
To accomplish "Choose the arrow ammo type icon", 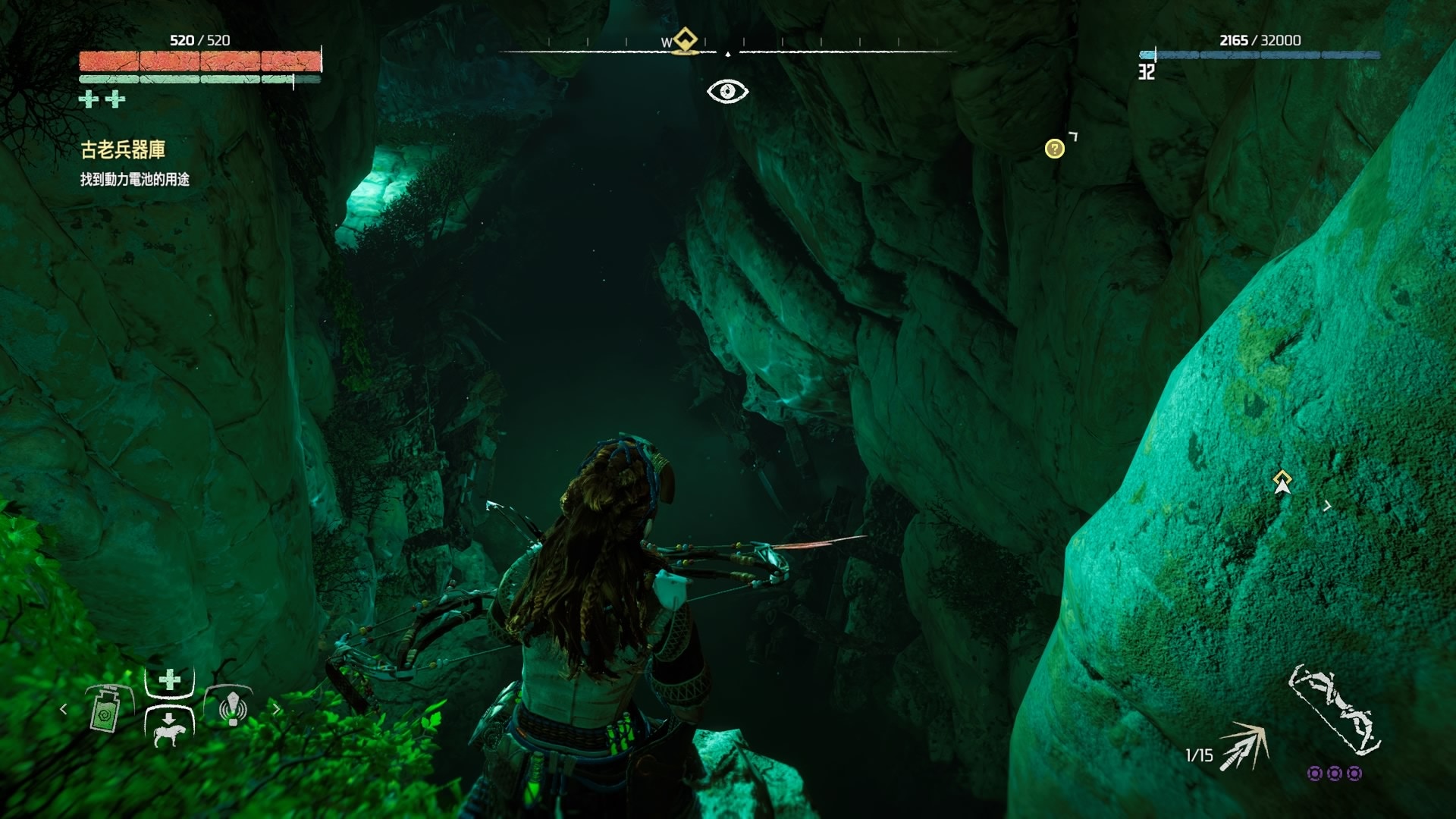I will (1244, 746).
